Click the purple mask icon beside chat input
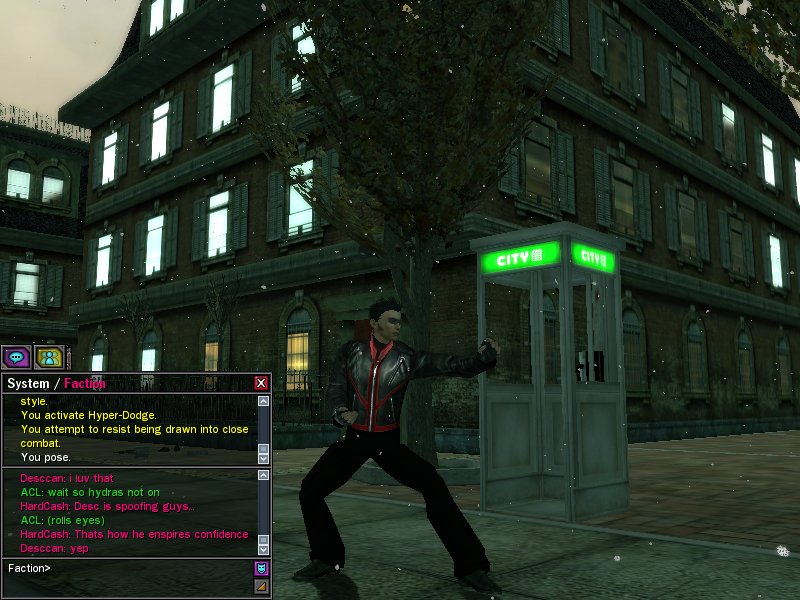 pyautogui.click(x=261, y=568)
